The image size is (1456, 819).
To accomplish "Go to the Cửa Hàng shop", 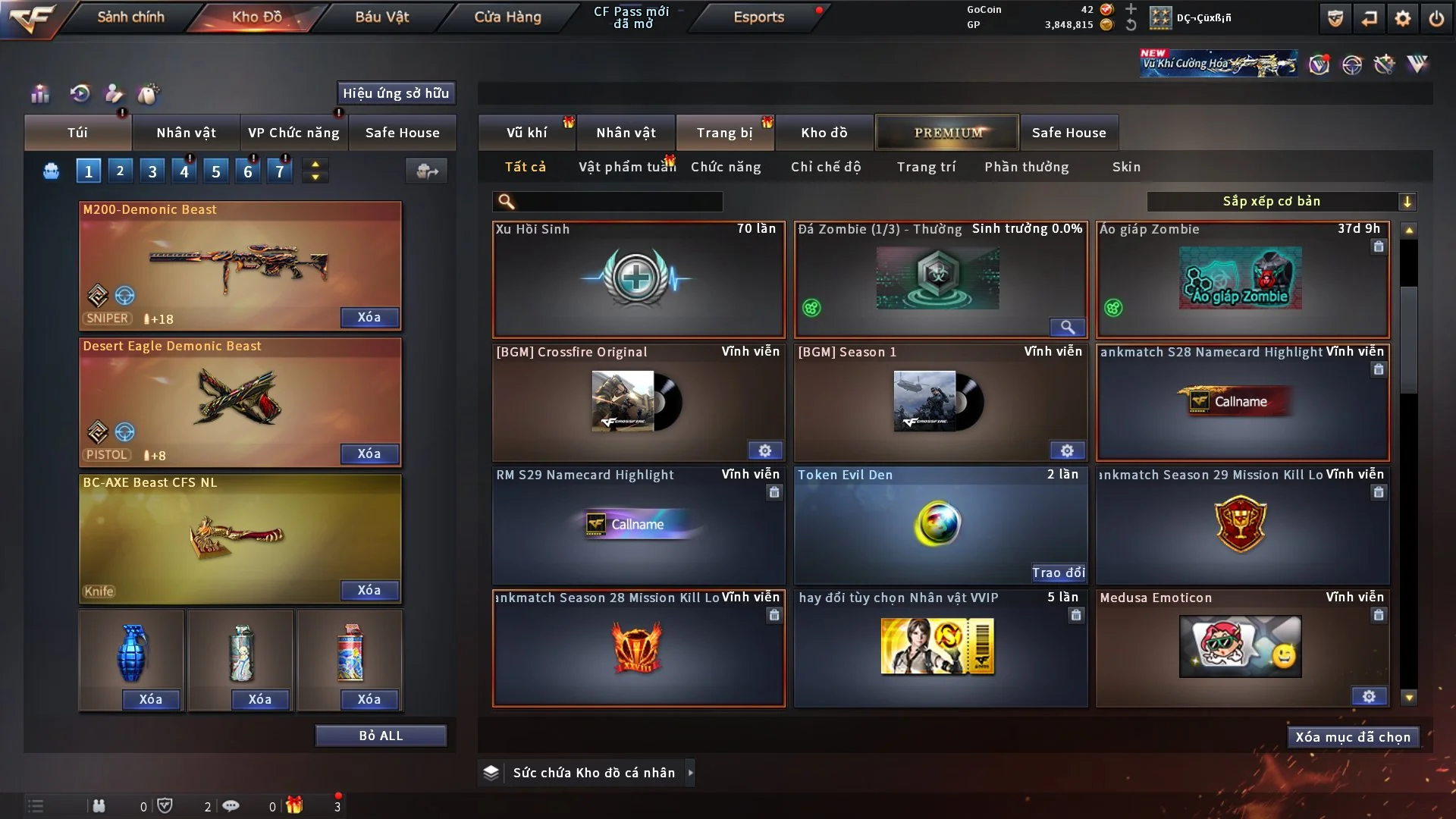I will click(x=507, y=17).
